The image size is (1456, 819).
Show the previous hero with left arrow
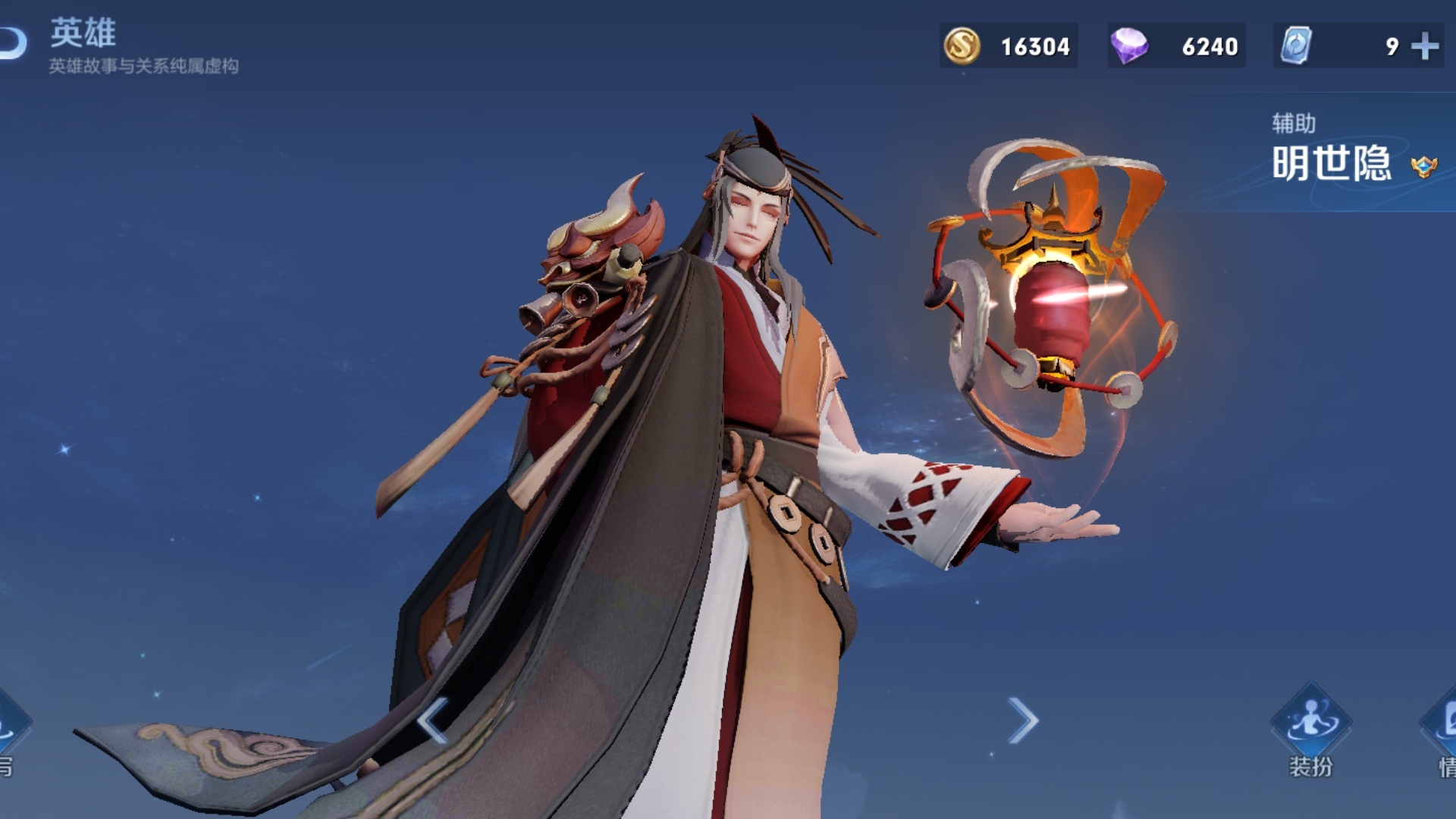point(434,720)
